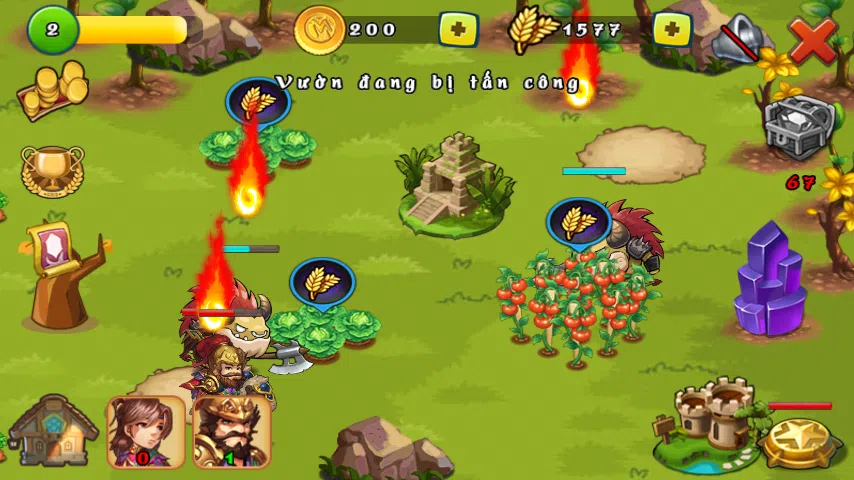Open the gold coin pile icon

pos(50,91)
